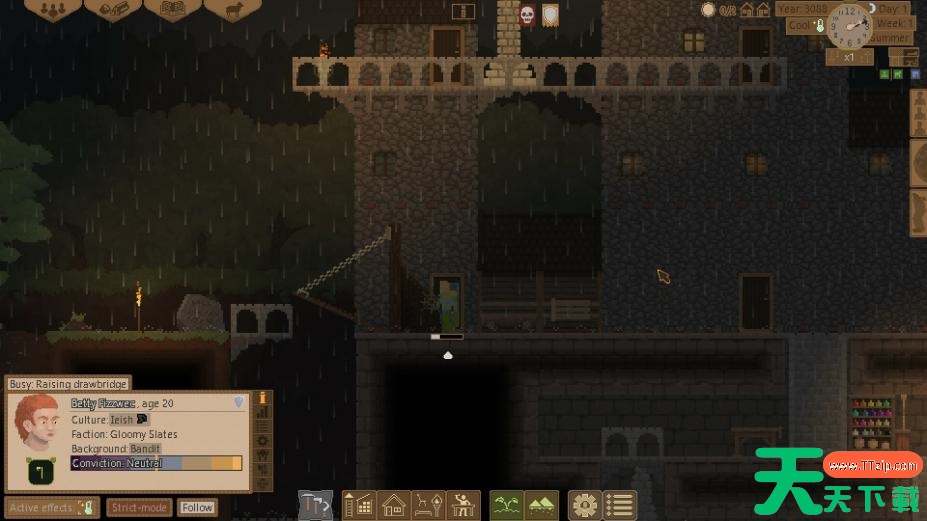Image resolution: width=927 pixels, height=521 pixels.
Task: Open the gear settings button
Action: [x=585, y=504]
